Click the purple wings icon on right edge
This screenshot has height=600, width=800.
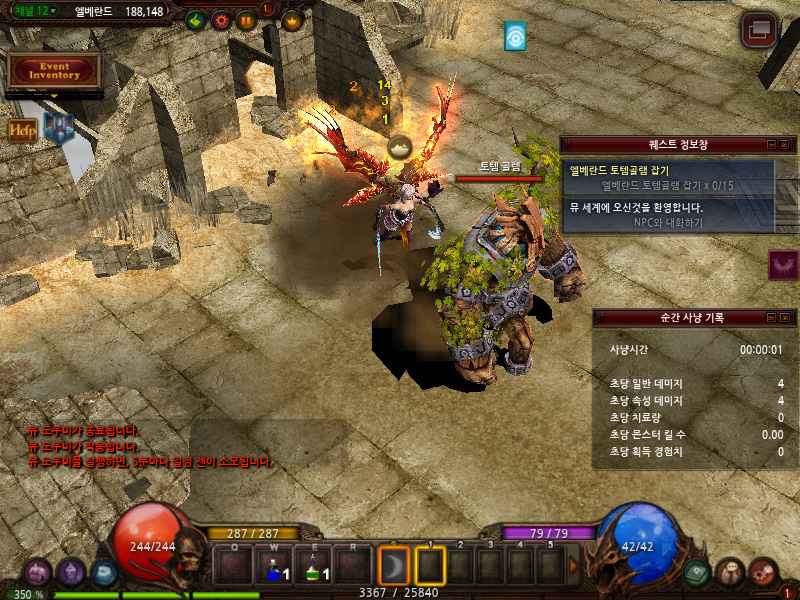point(782,265)
